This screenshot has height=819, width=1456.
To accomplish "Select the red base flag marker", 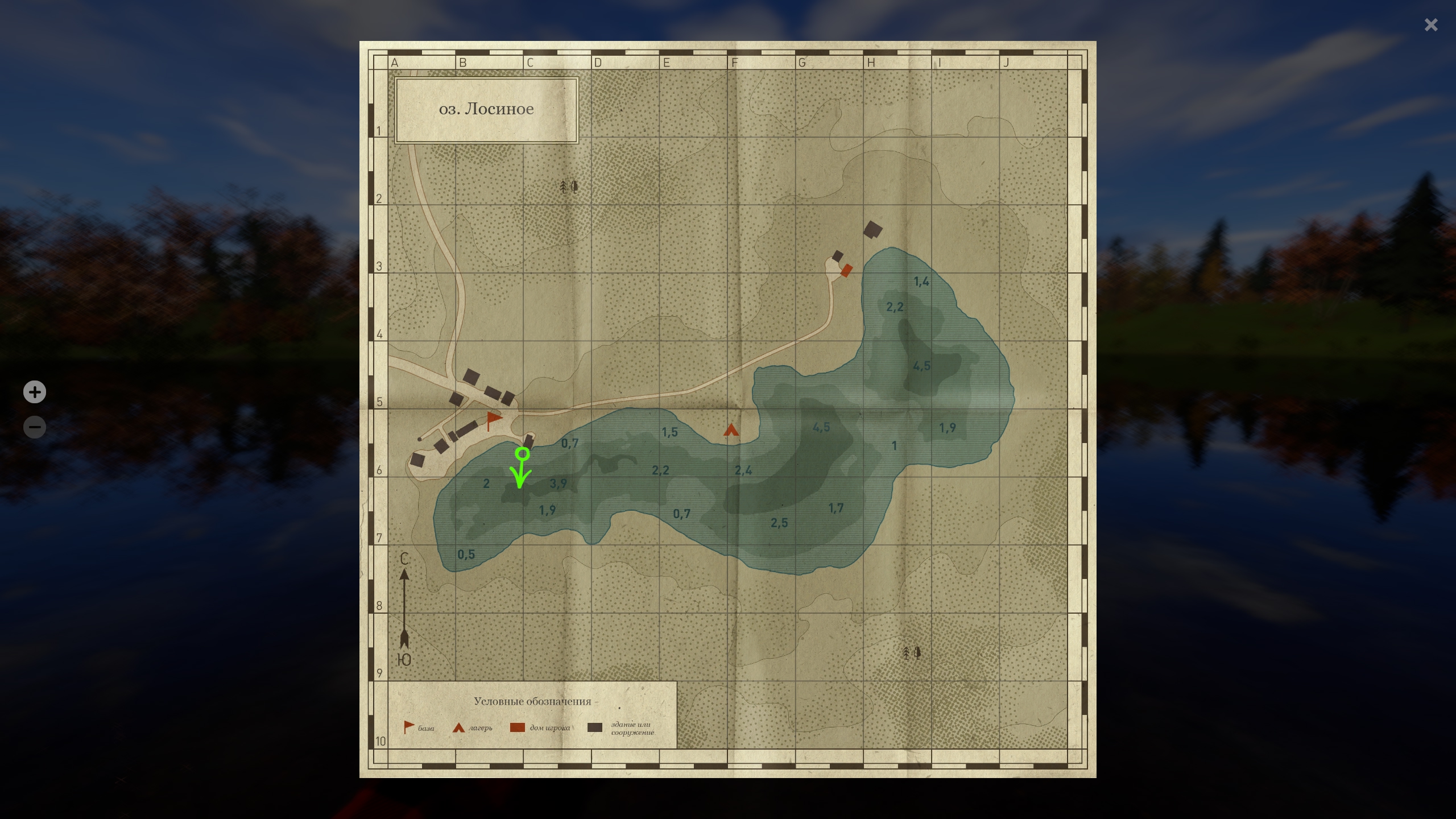I will click(494, 420).
